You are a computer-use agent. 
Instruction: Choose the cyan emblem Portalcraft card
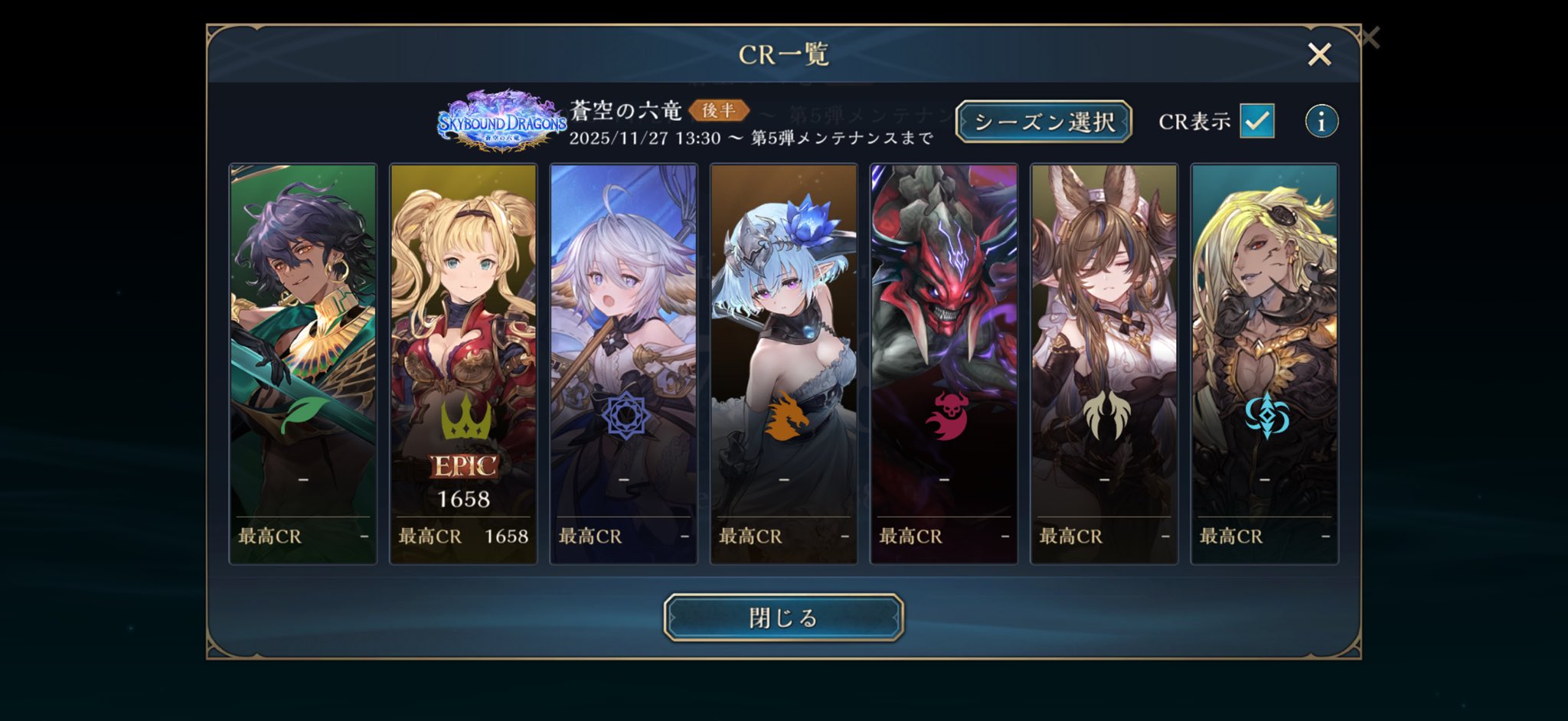click(x=1264, y=364)
